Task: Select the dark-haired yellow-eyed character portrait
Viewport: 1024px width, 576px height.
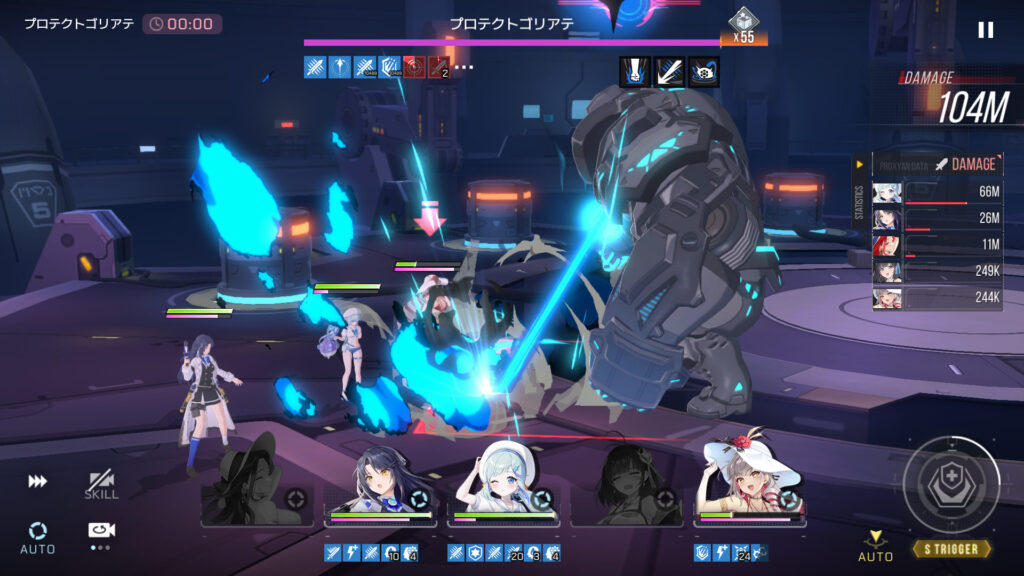Action: point(380,487)
